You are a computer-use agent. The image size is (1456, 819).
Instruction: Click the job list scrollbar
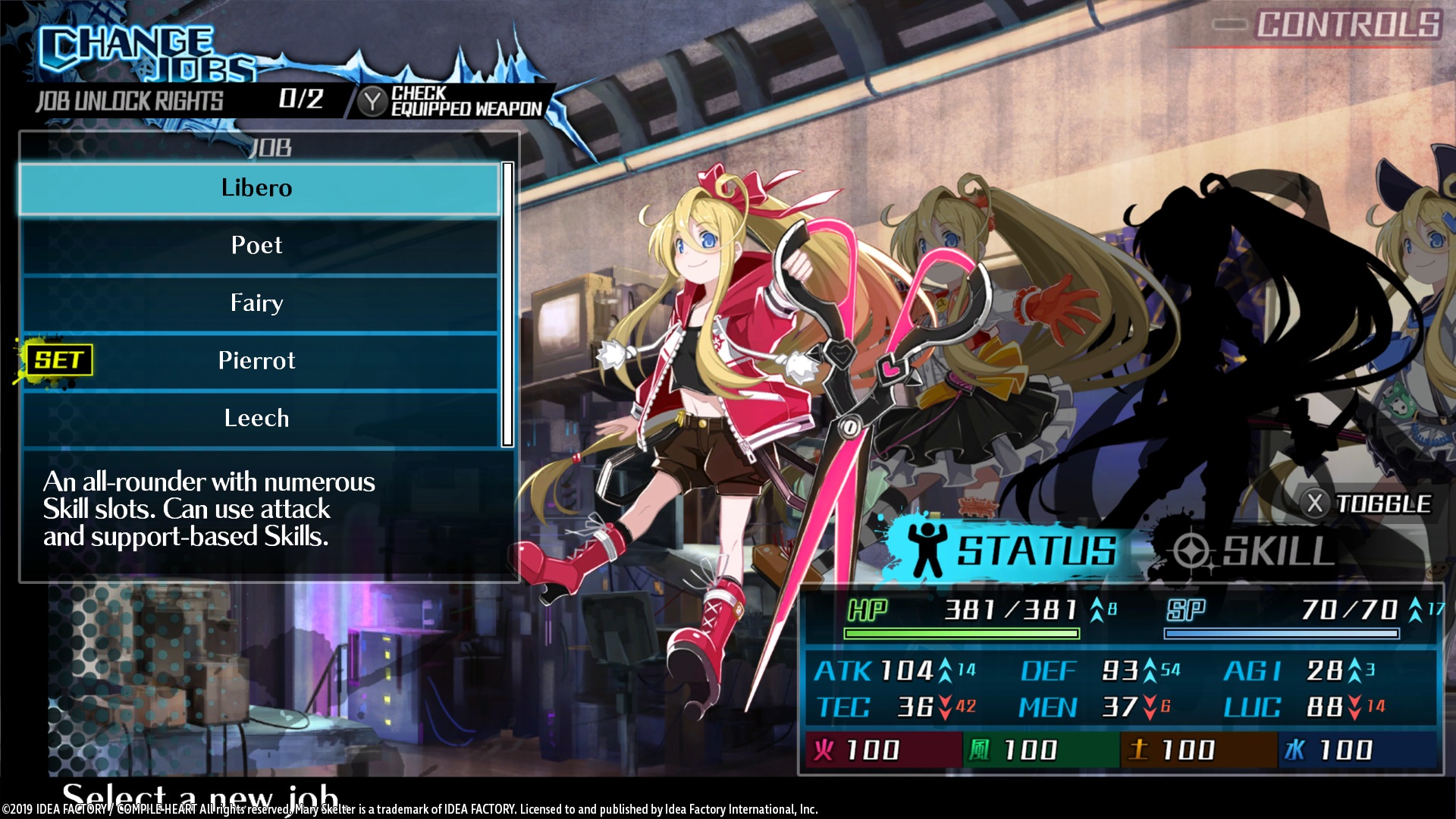(507, 303)
